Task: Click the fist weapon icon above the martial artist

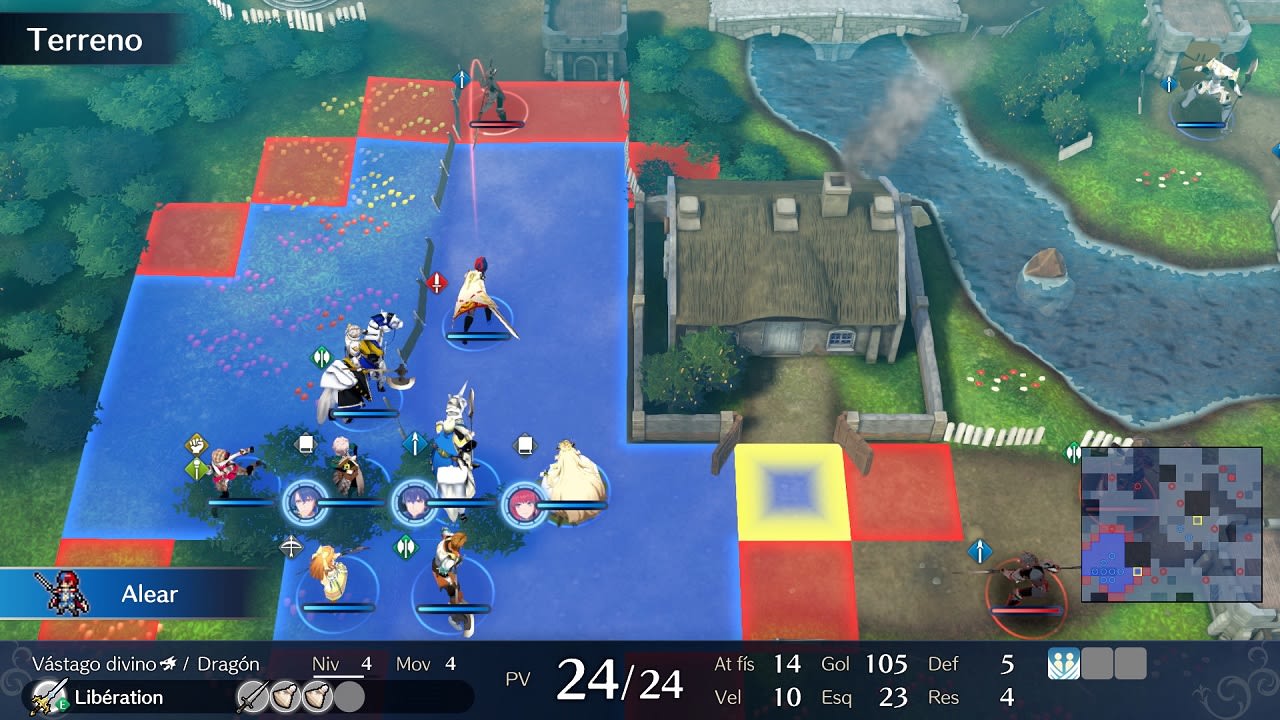Action: pos(196,444)
